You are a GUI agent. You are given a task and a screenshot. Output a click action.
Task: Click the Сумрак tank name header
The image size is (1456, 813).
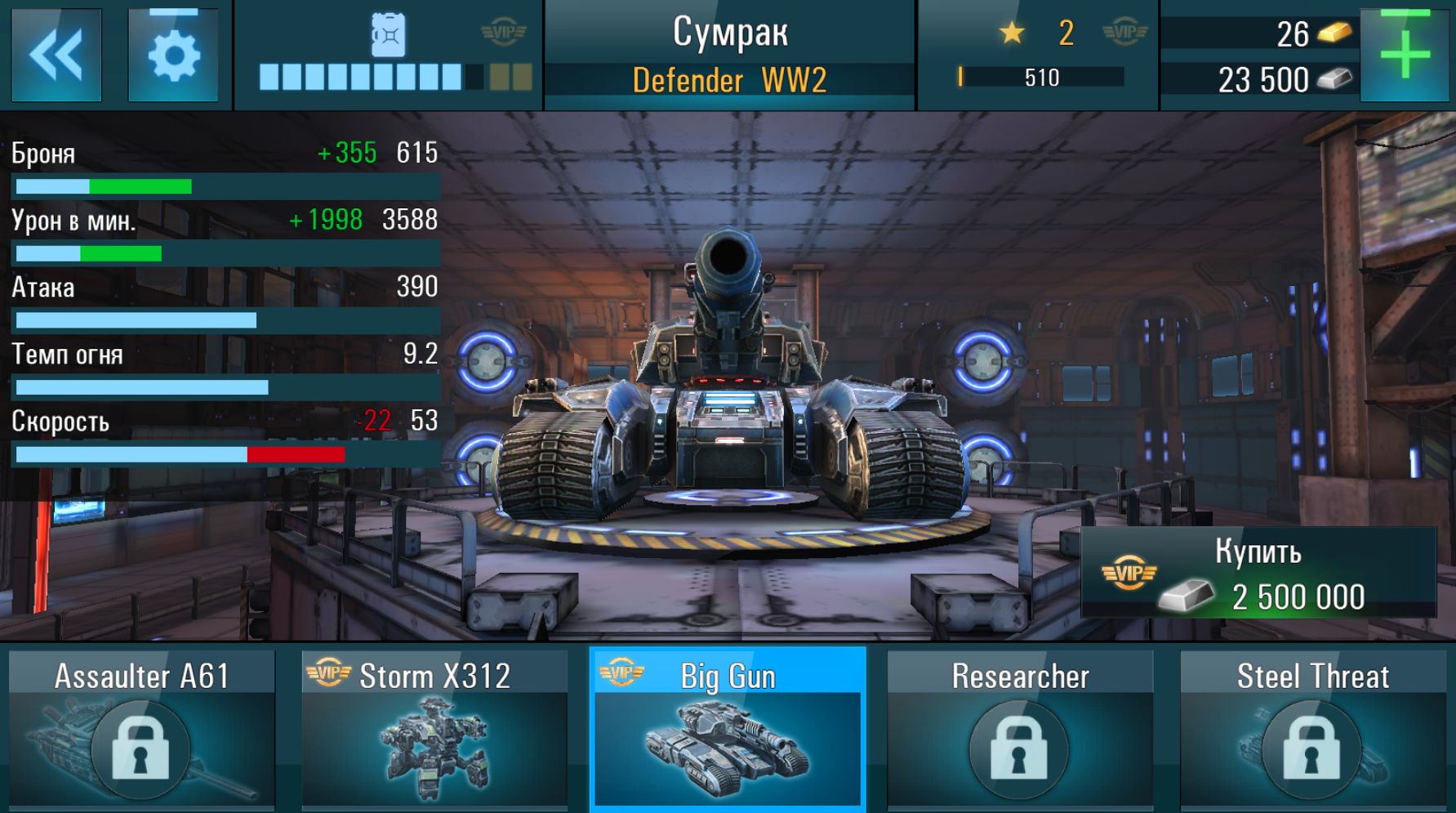729,33
